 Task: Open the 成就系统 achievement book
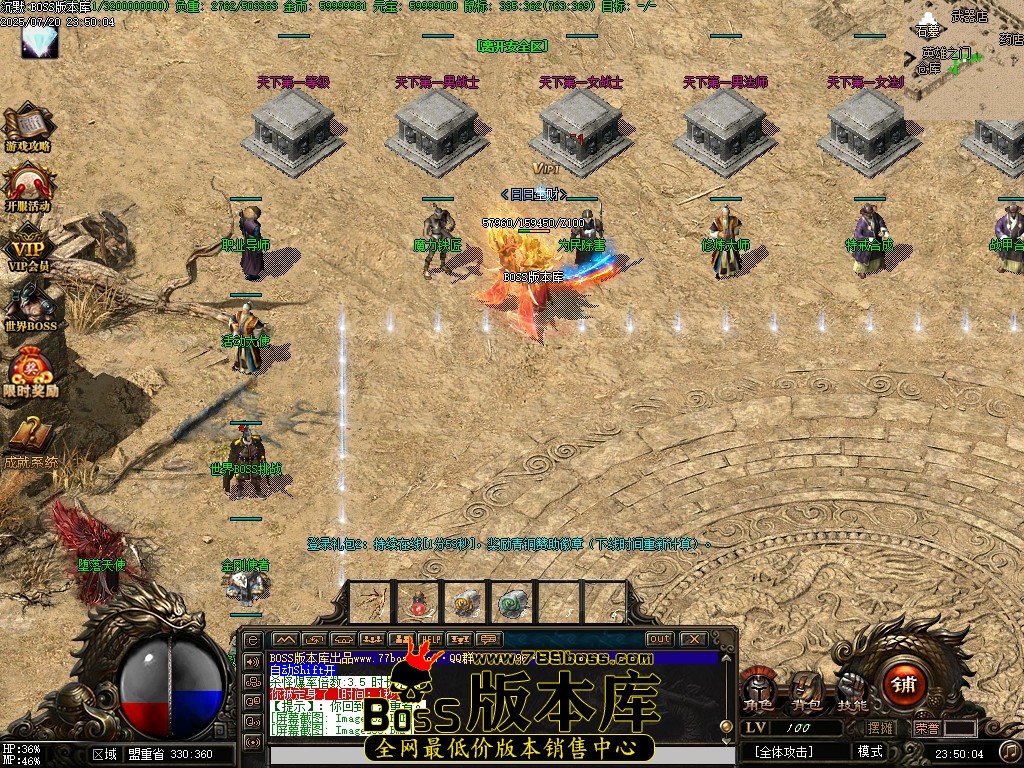(x=30, y=438)
